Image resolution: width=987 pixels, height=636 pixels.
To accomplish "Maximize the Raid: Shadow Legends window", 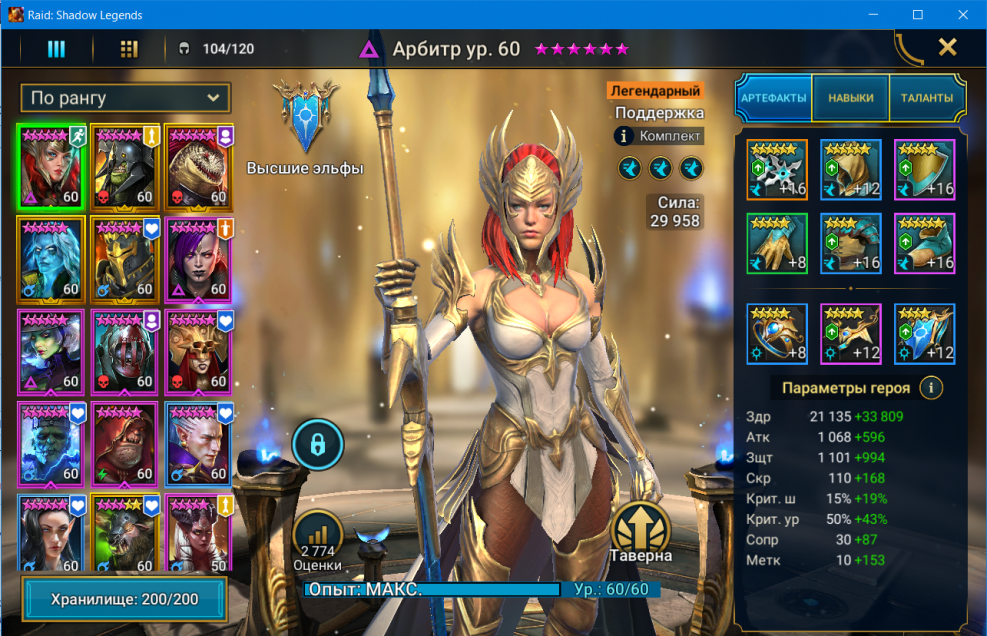I will click(x=918, y=15).
